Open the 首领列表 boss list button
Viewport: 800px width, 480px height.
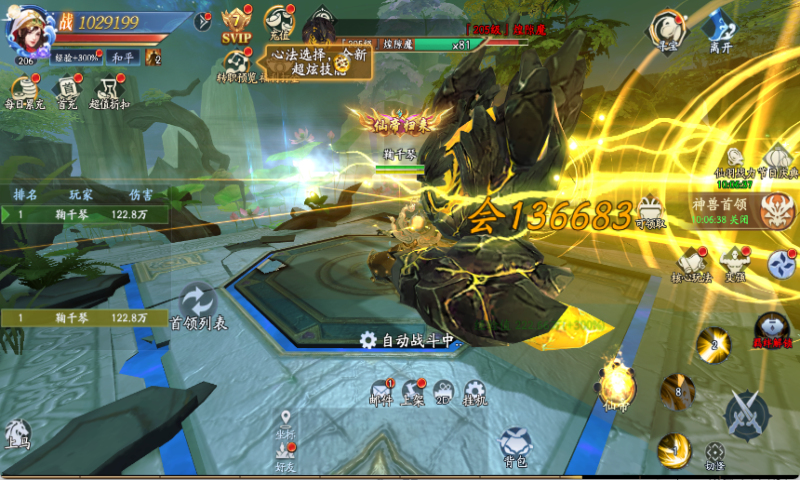198,305
